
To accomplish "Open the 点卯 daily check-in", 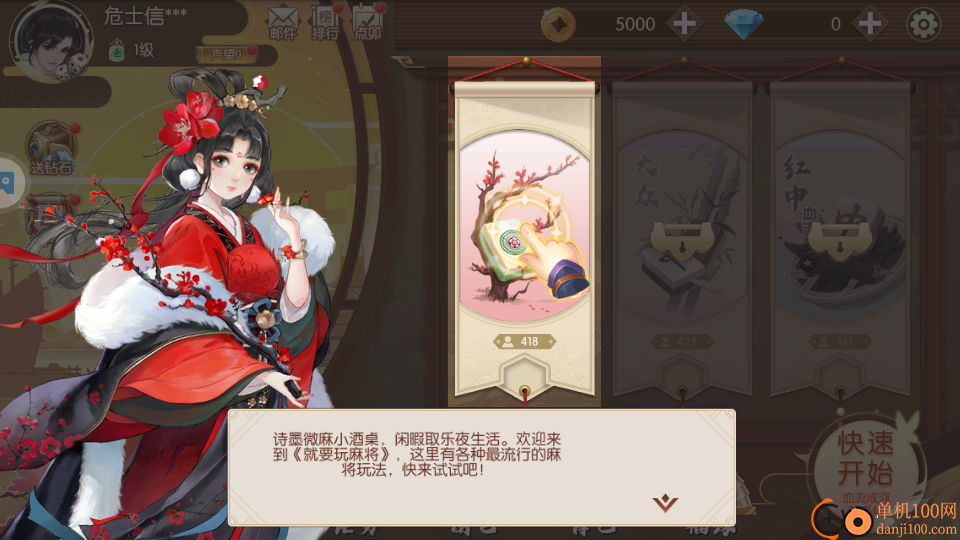I will 368,22.
